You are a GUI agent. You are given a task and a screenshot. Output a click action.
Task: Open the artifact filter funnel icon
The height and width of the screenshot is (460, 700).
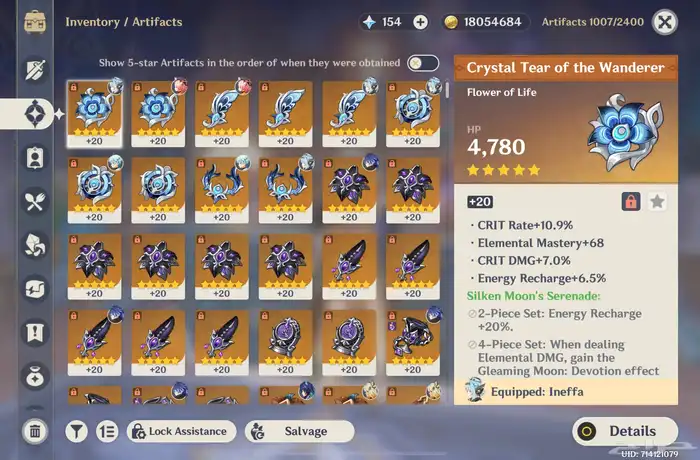(x=76, y=431)
